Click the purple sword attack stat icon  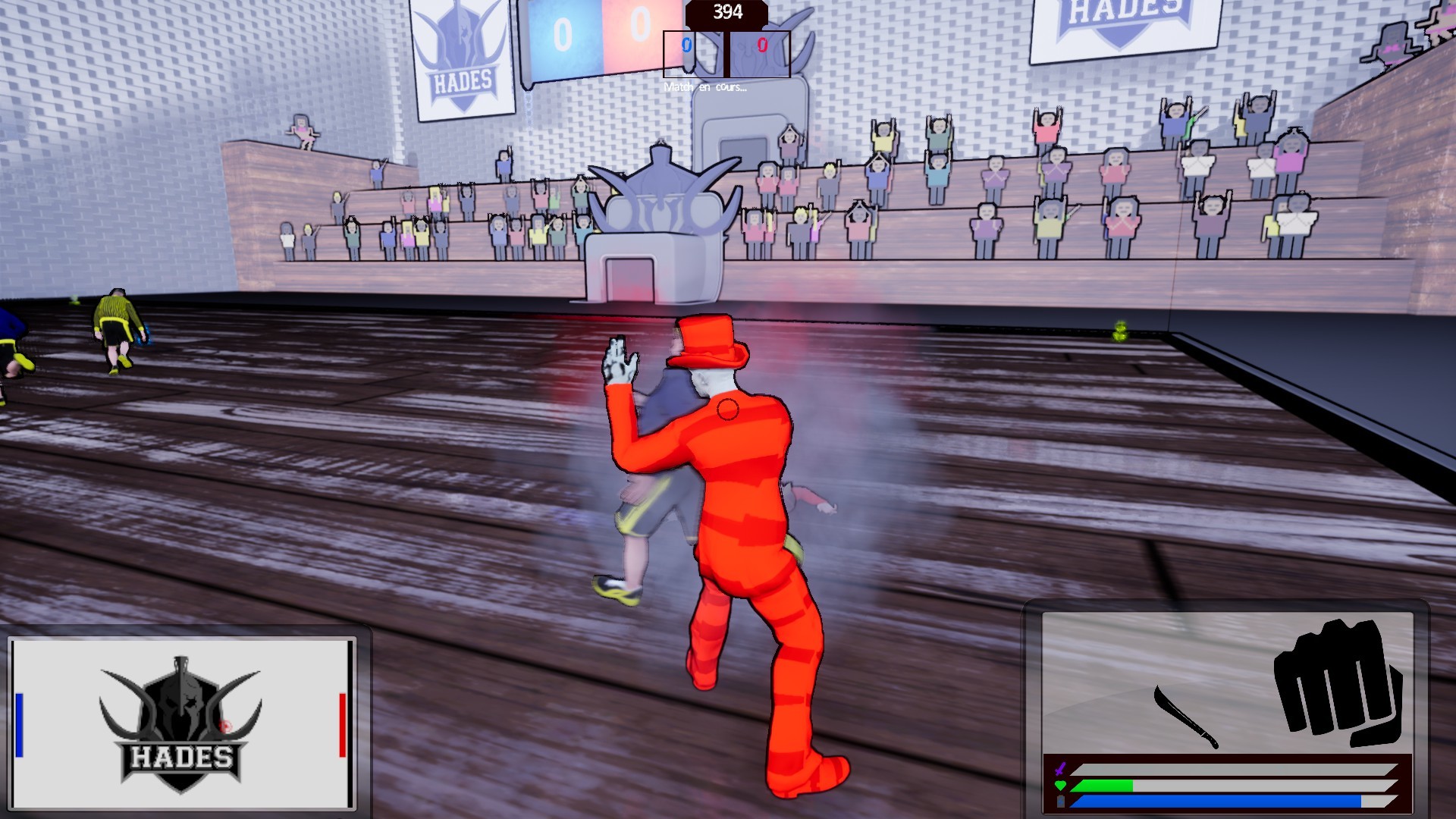(1060, 769)
